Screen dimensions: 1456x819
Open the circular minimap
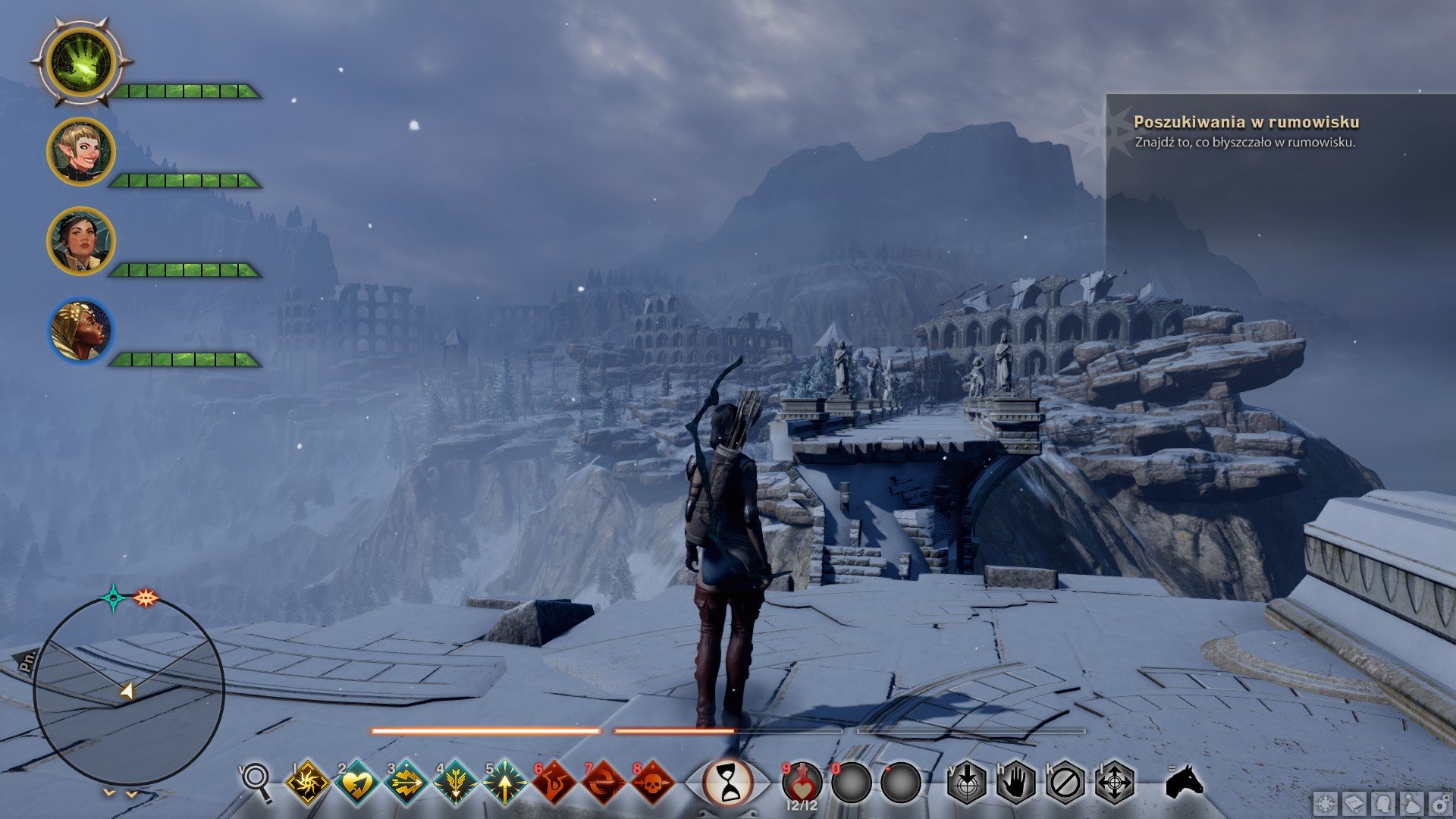pyautogui.click(x=129, y=690)
